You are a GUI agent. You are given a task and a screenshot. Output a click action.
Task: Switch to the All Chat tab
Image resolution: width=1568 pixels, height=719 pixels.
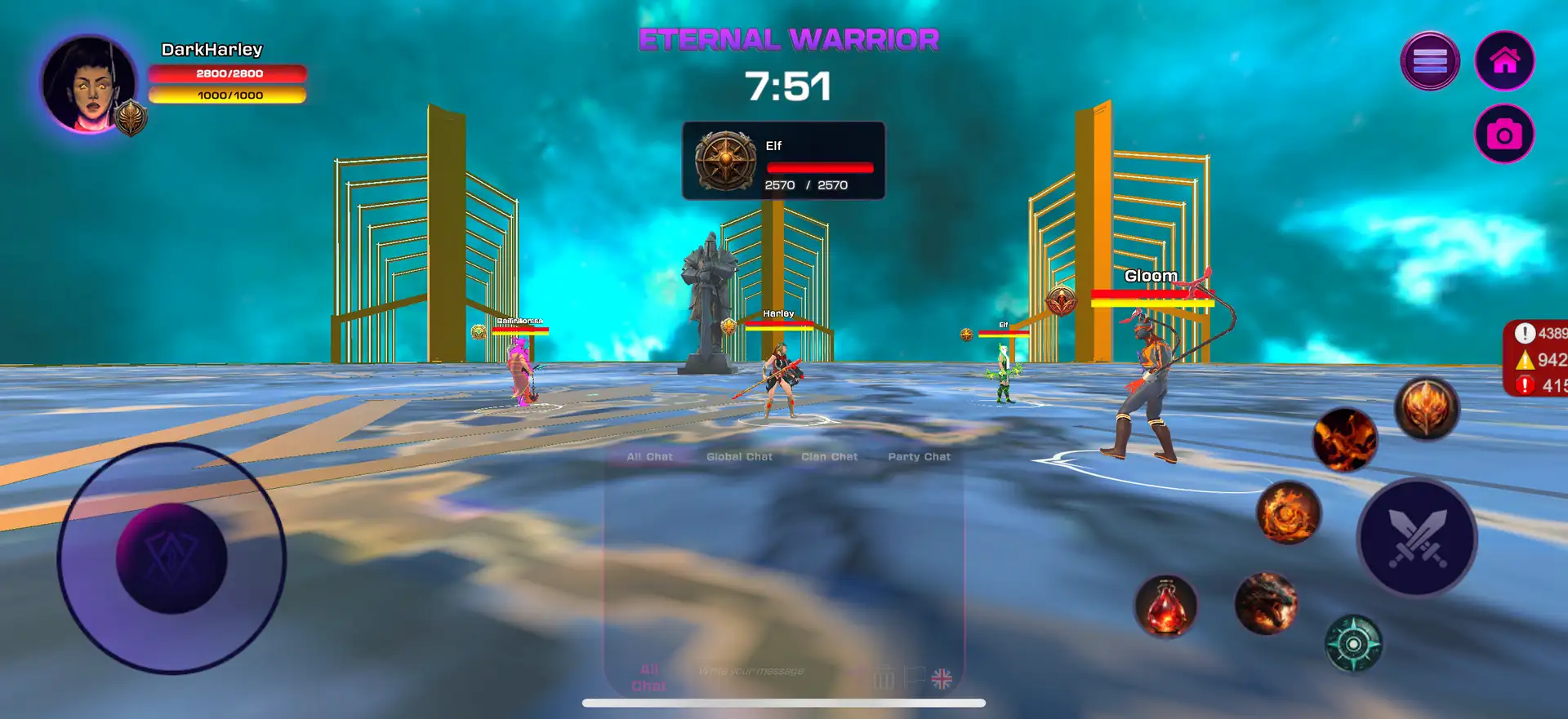click(649, 457)
